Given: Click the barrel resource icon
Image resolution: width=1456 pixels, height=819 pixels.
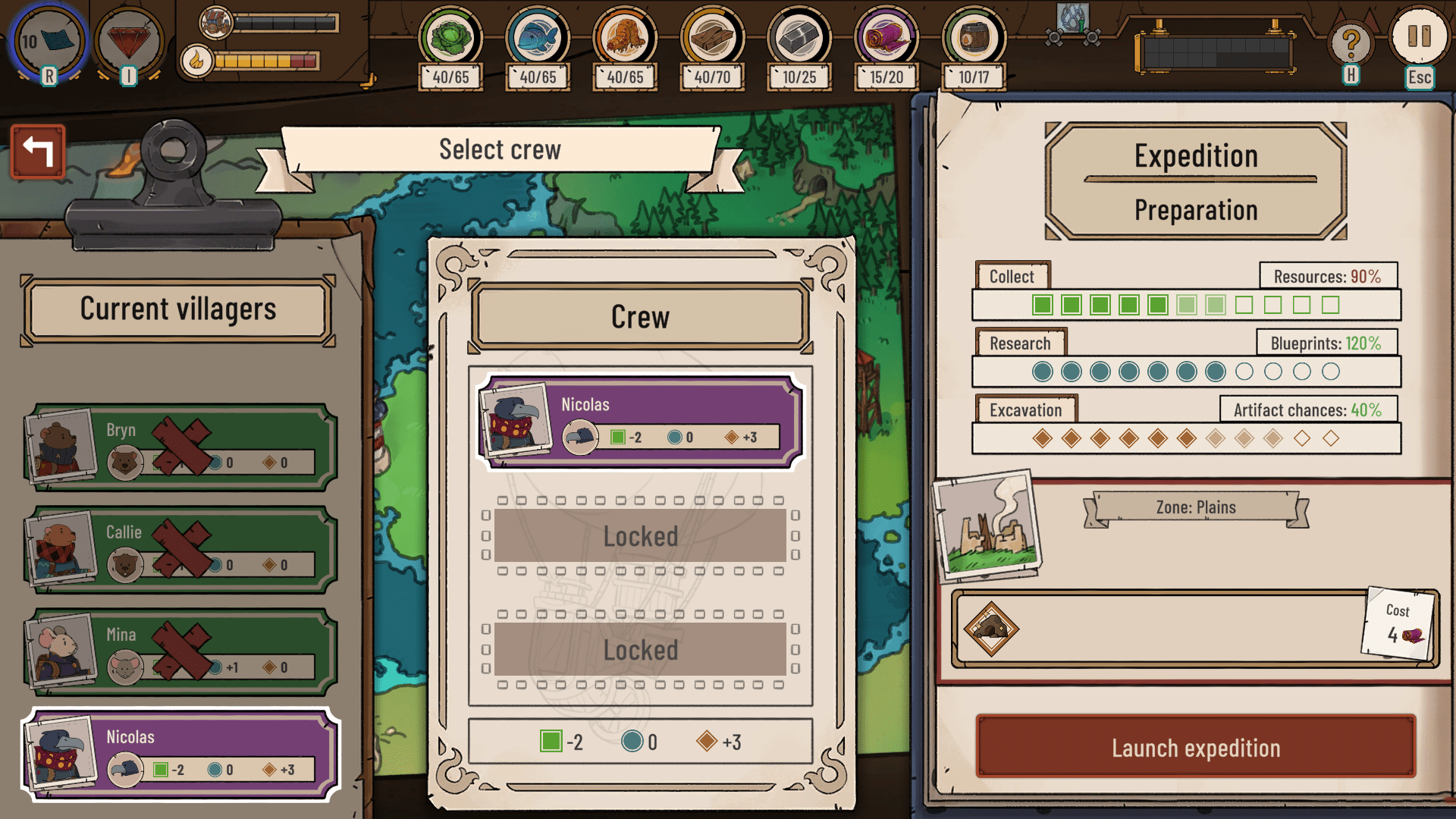Looking at the screenshot, I should click(974, 36).
